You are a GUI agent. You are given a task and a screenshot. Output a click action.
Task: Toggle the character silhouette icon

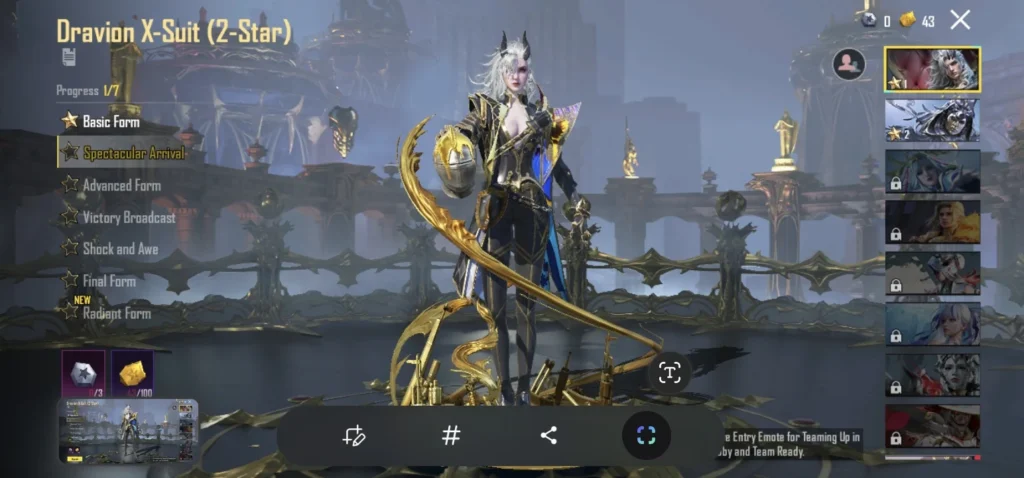coord(849,64)
